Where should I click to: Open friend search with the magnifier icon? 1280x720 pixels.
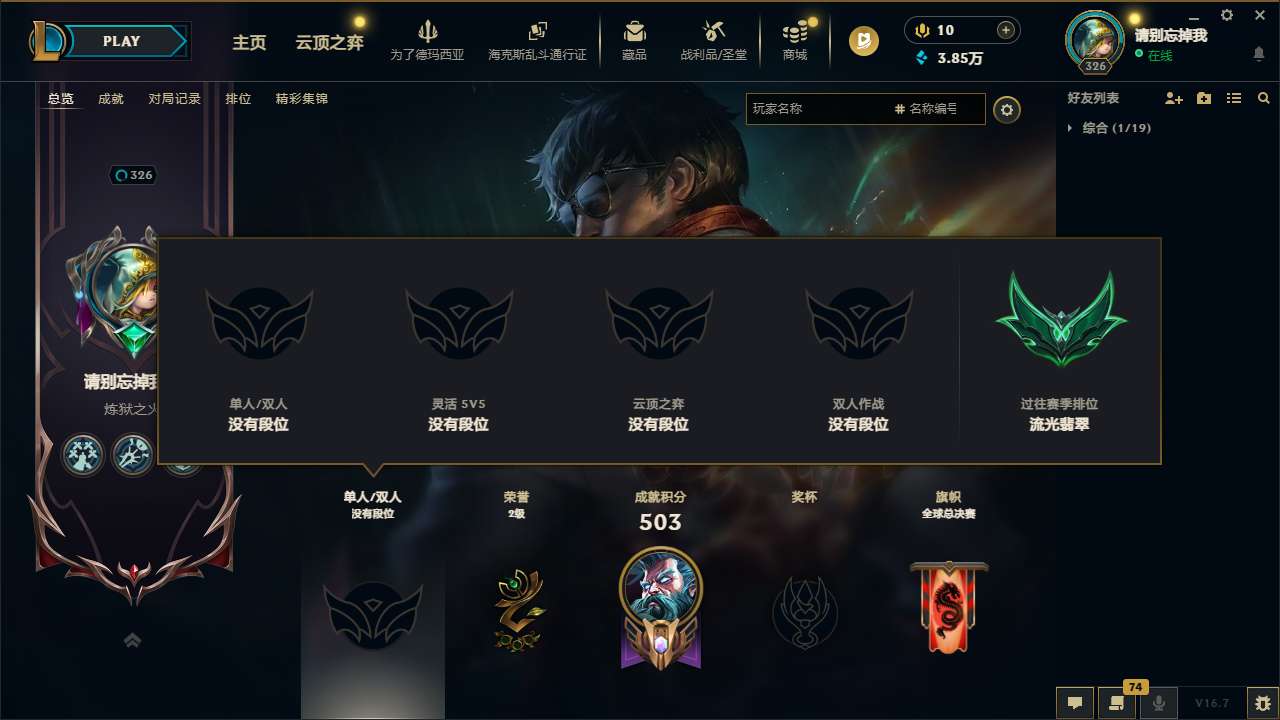pyautogui.click(x=1264, y=98)
